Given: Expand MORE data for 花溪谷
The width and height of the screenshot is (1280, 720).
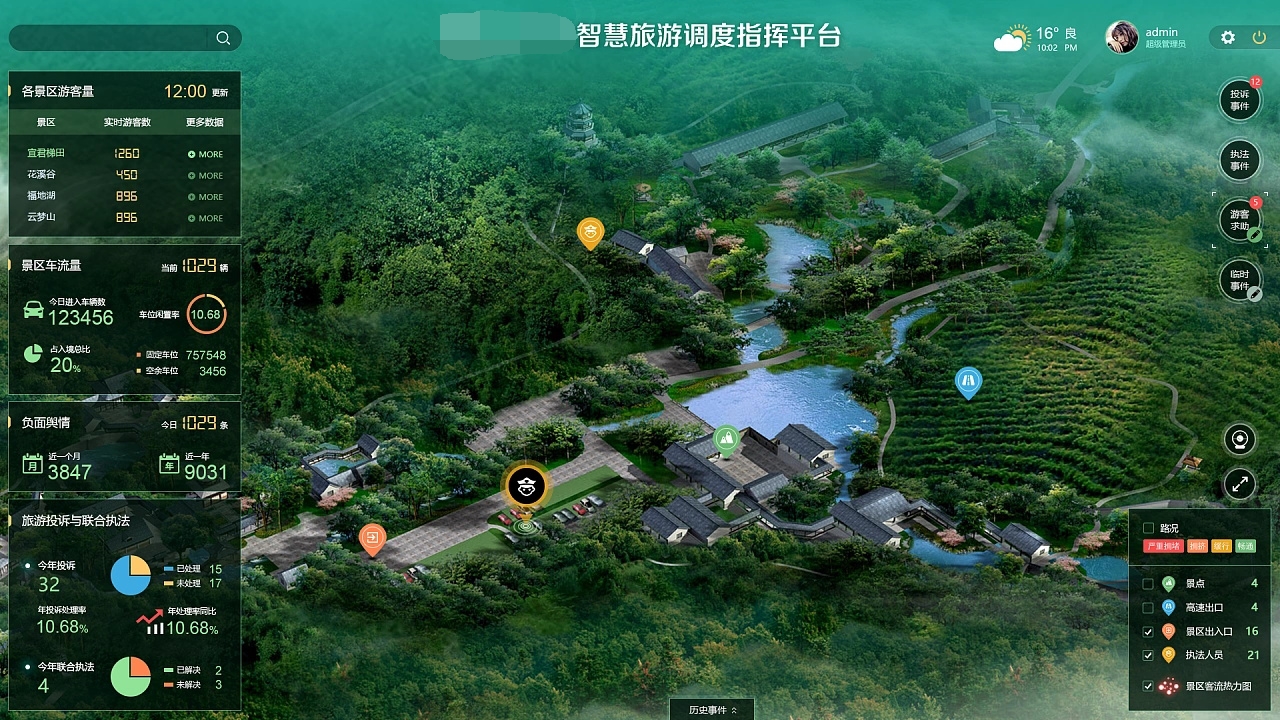Looking at the screenshot, I should click(x=204, y=175).
